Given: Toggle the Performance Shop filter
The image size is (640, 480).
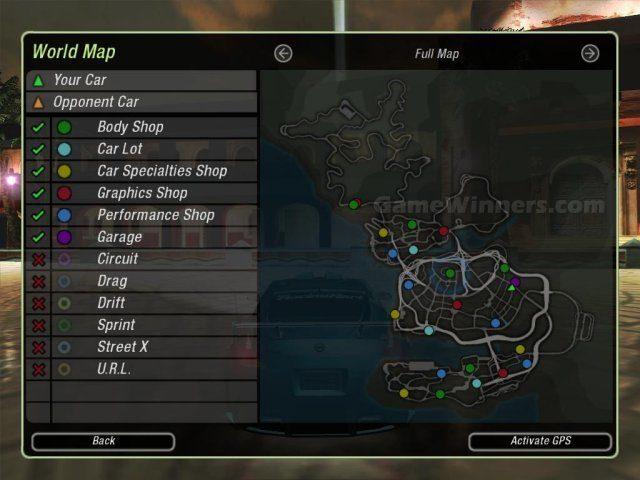Looking at the screenshot, I should point(39,215).
